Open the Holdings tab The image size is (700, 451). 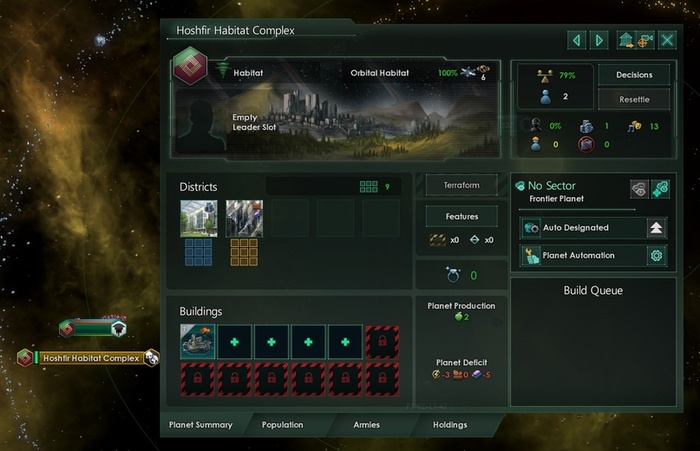coord(449,425)
